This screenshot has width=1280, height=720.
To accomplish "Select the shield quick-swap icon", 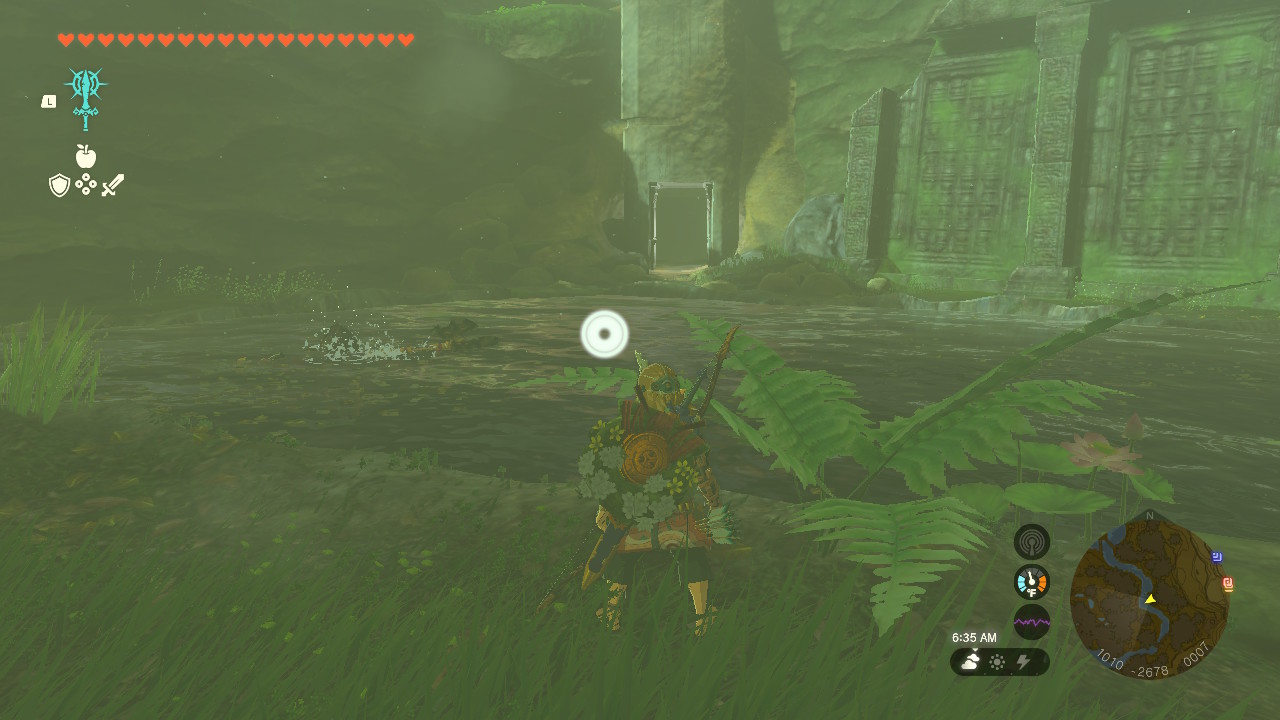I will click(x=59, y=186).
